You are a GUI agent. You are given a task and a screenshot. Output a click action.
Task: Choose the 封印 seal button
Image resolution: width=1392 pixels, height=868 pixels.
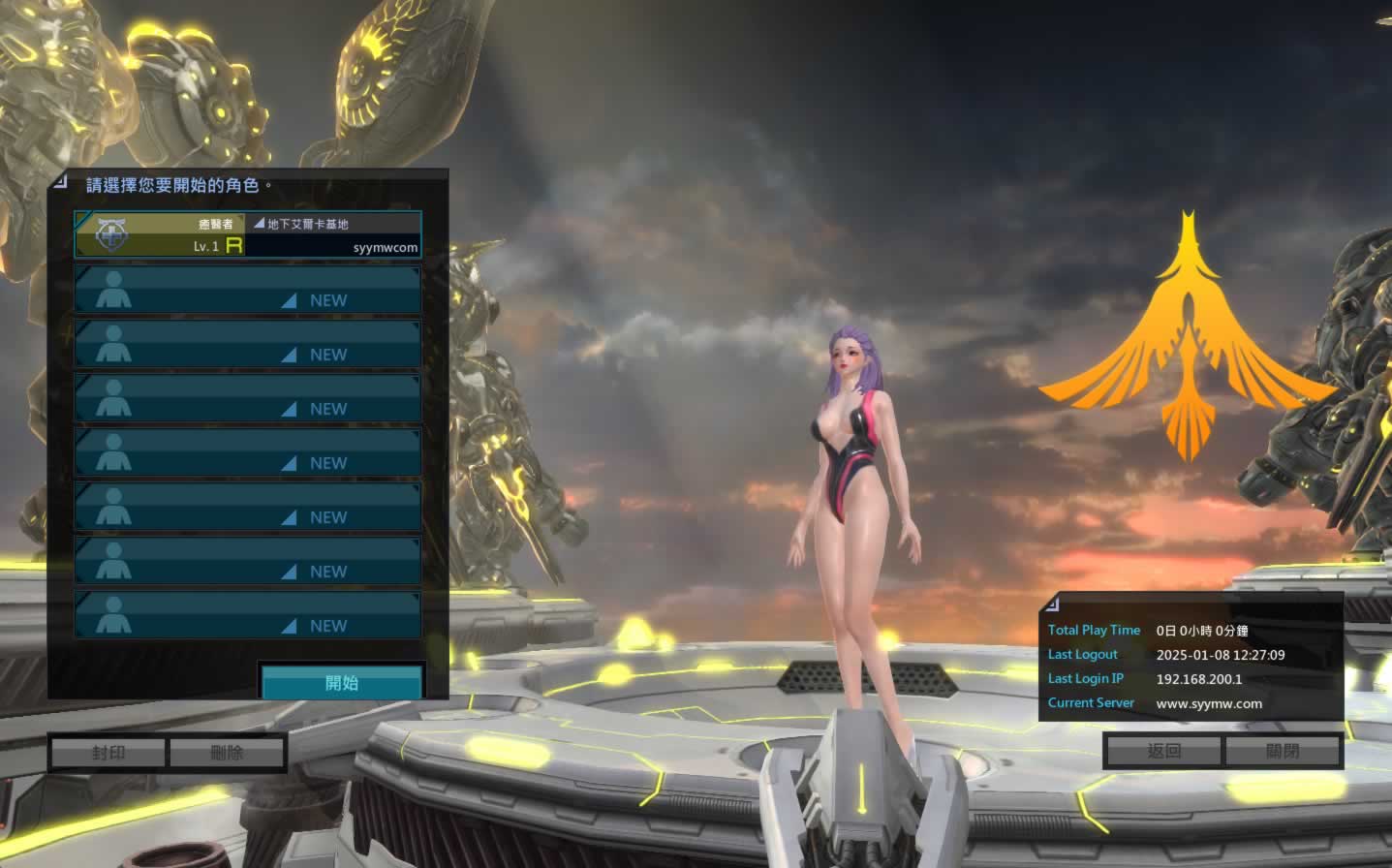coord(108,753)
